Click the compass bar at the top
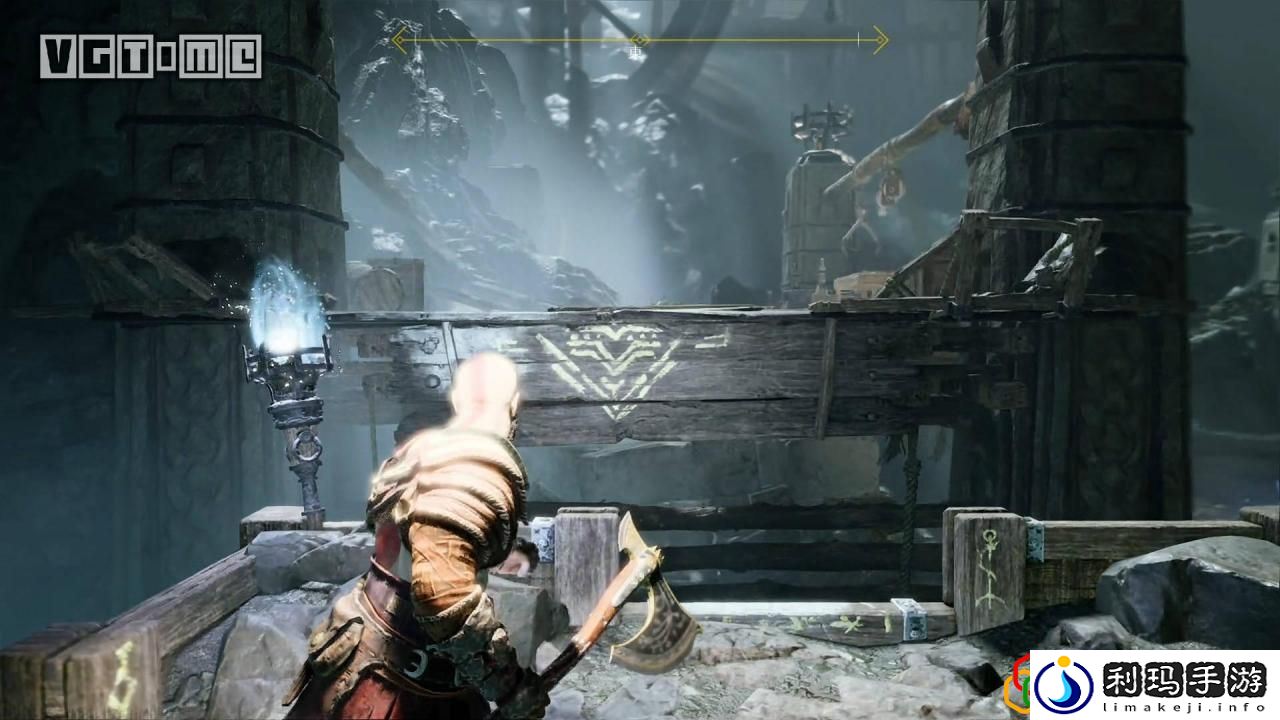The height and width of the screenshot is (720, 1280). point(640,41)
